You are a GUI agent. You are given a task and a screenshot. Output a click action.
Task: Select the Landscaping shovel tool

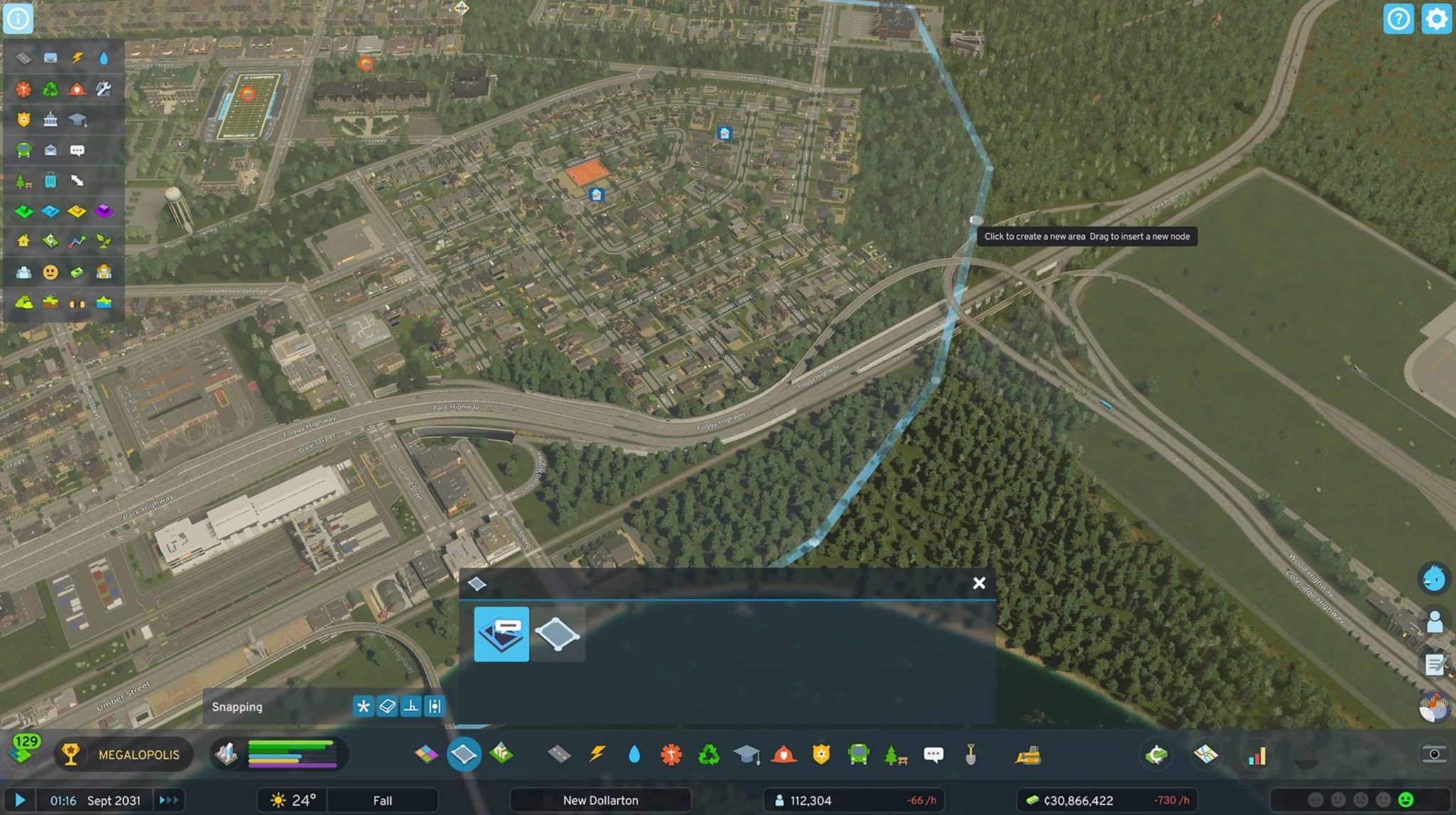click(970, 755)
